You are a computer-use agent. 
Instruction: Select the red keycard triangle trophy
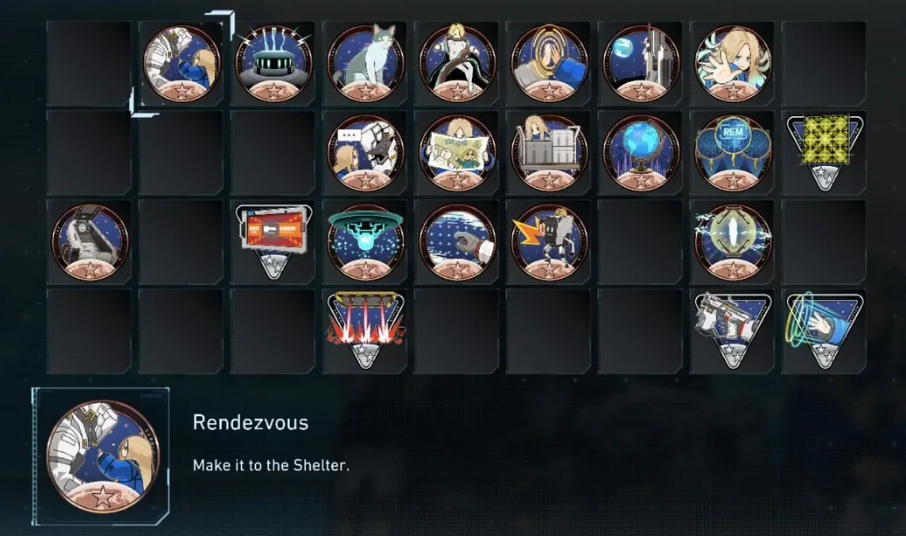(x=273, y=240)
